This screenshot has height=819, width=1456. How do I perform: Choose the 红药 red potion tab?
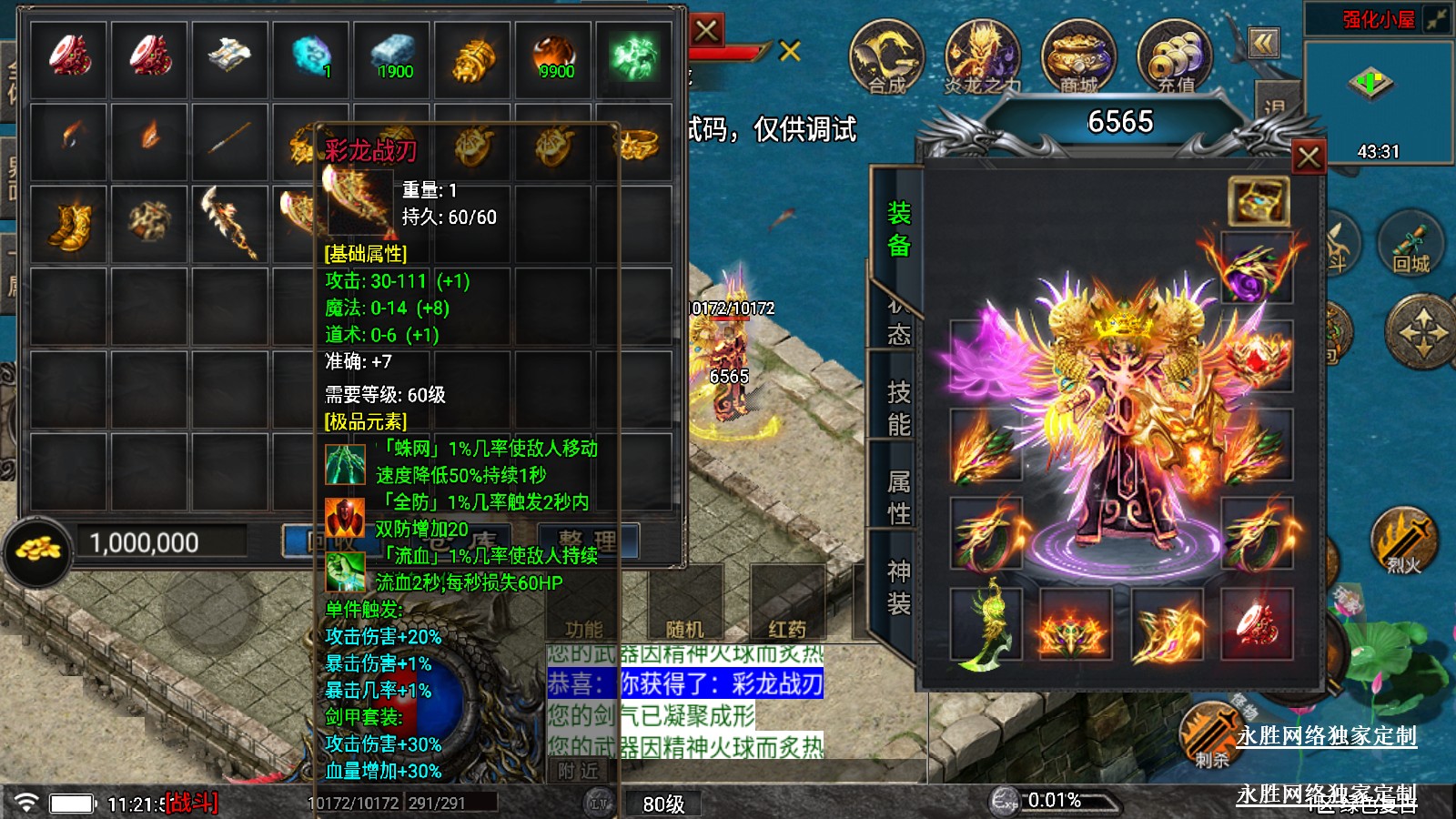click(787, 628)
